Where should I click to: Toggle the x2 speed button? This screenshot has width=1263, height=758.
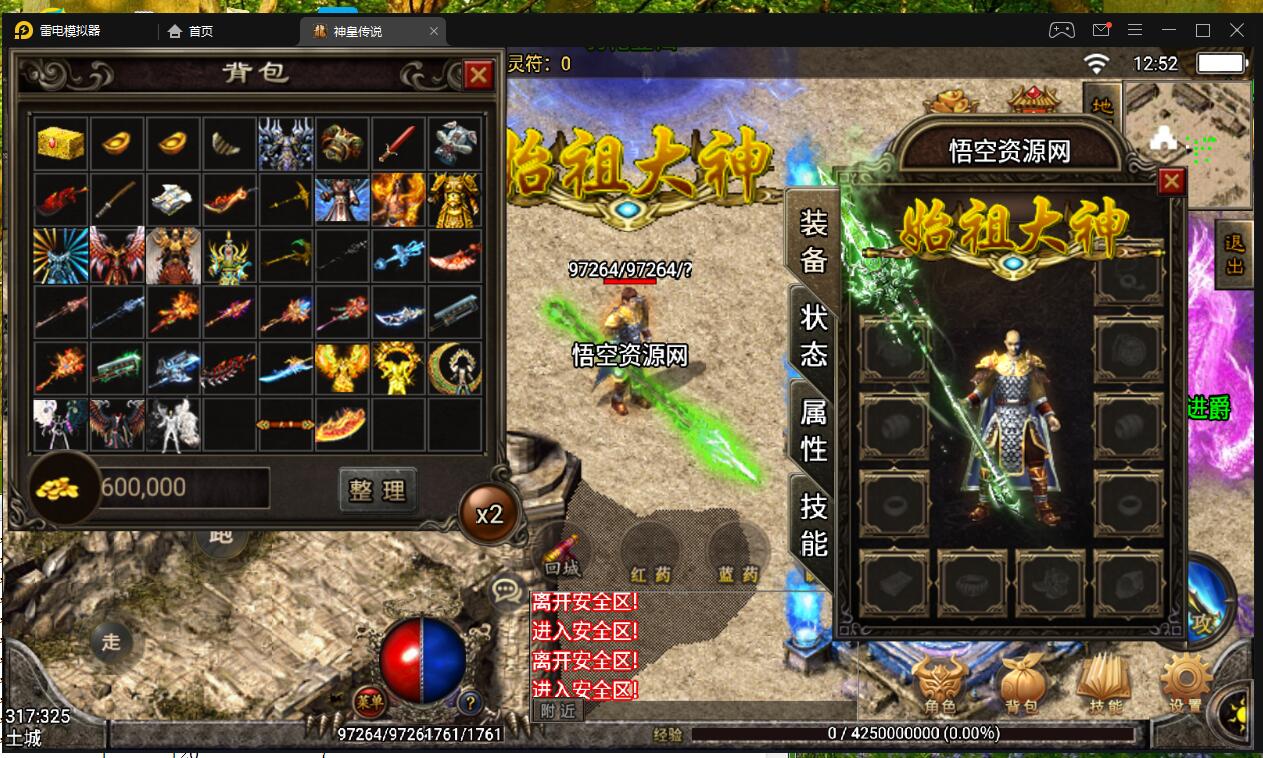(x=489, y=514)
